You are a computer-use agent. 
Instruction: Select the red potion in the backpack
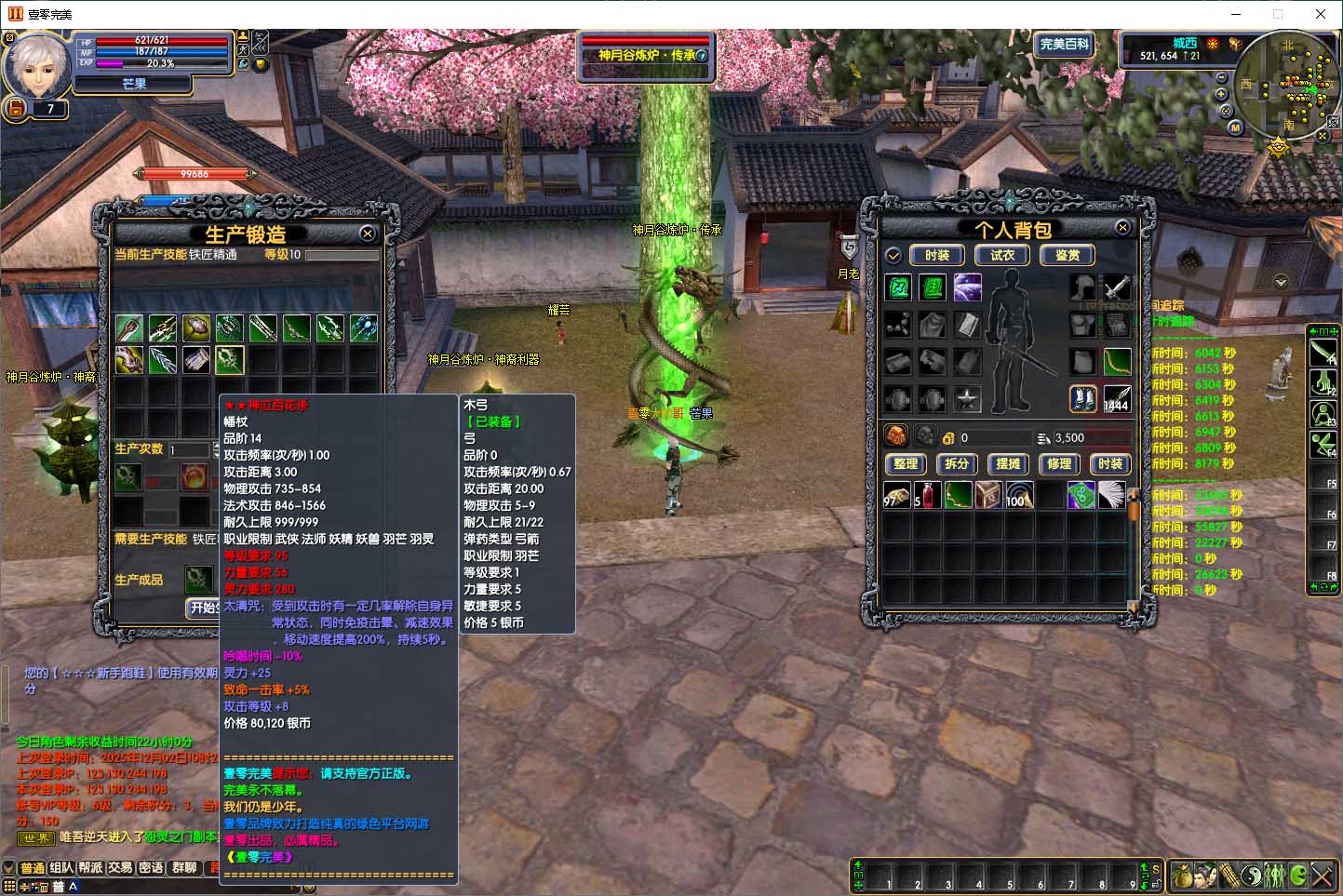[x=926, y=495]
